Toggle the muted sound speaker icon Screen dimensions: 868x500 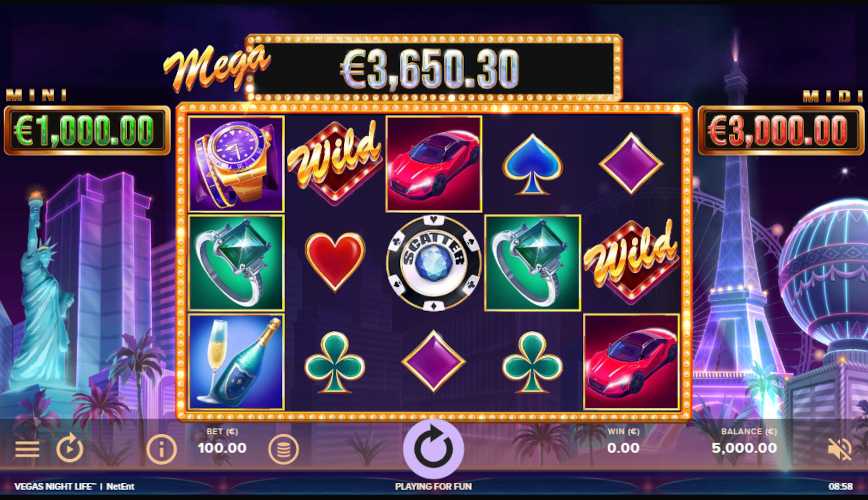pyautogui.click(x=840, y=450)
